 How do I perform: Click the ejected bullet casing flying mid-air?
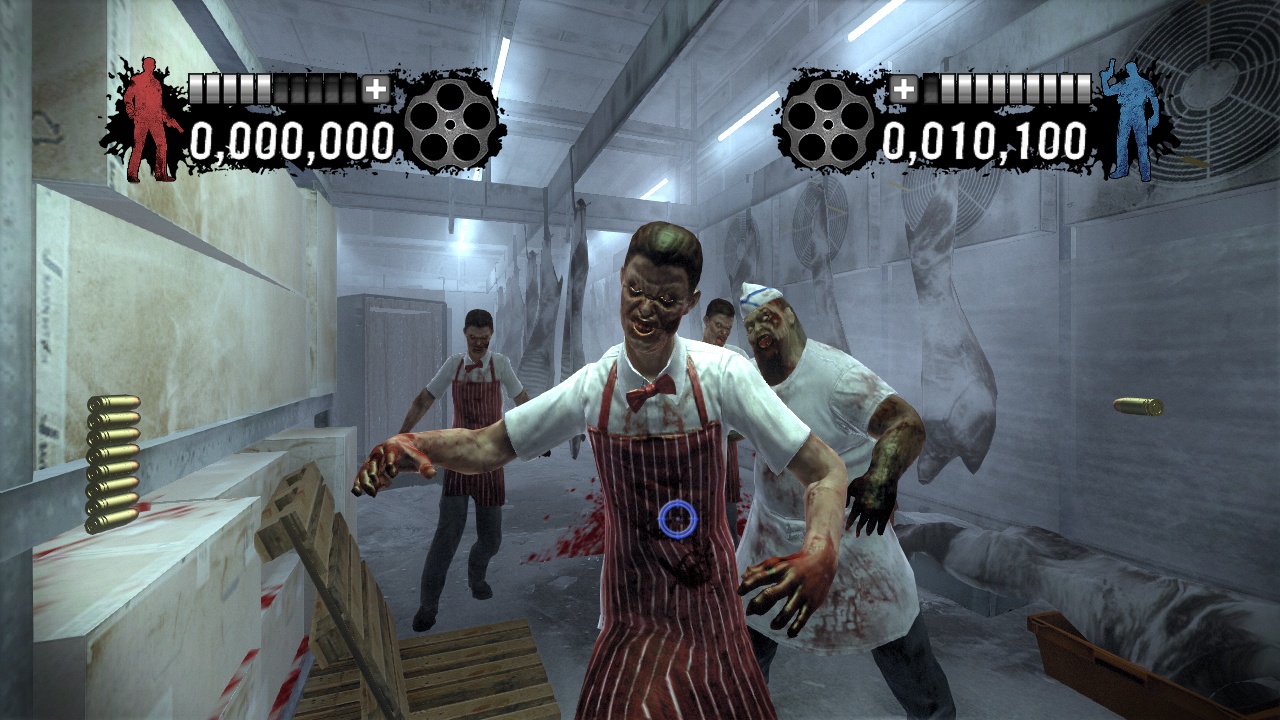1138,404
